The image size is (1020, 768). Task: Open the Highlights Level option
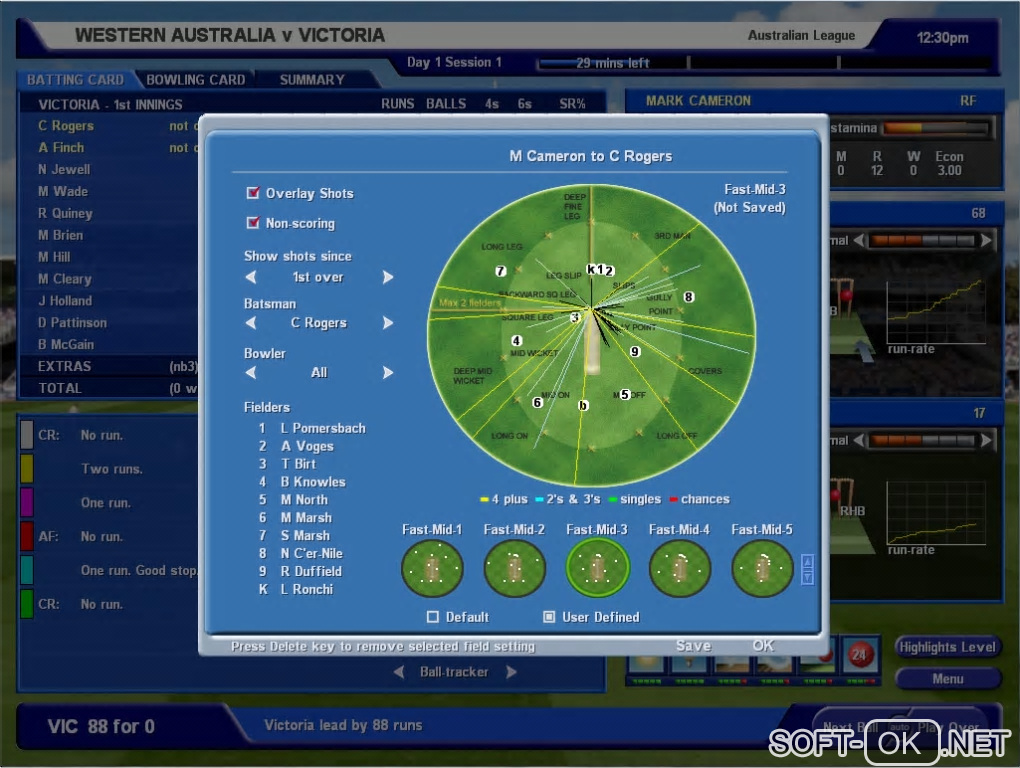[x=947, y=647]
